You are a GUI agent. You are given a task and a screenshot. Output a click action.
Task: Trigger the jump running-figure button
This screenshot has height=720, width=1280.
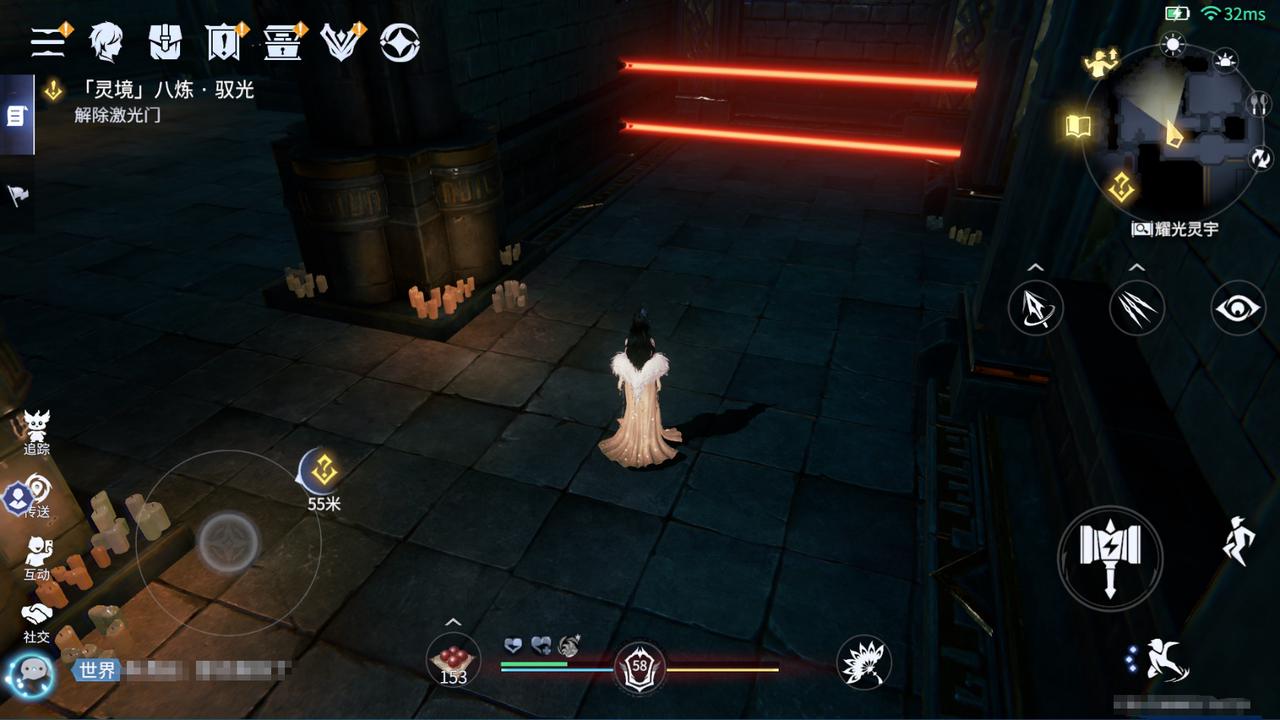pyautogui.click(x=1238, y=541)
